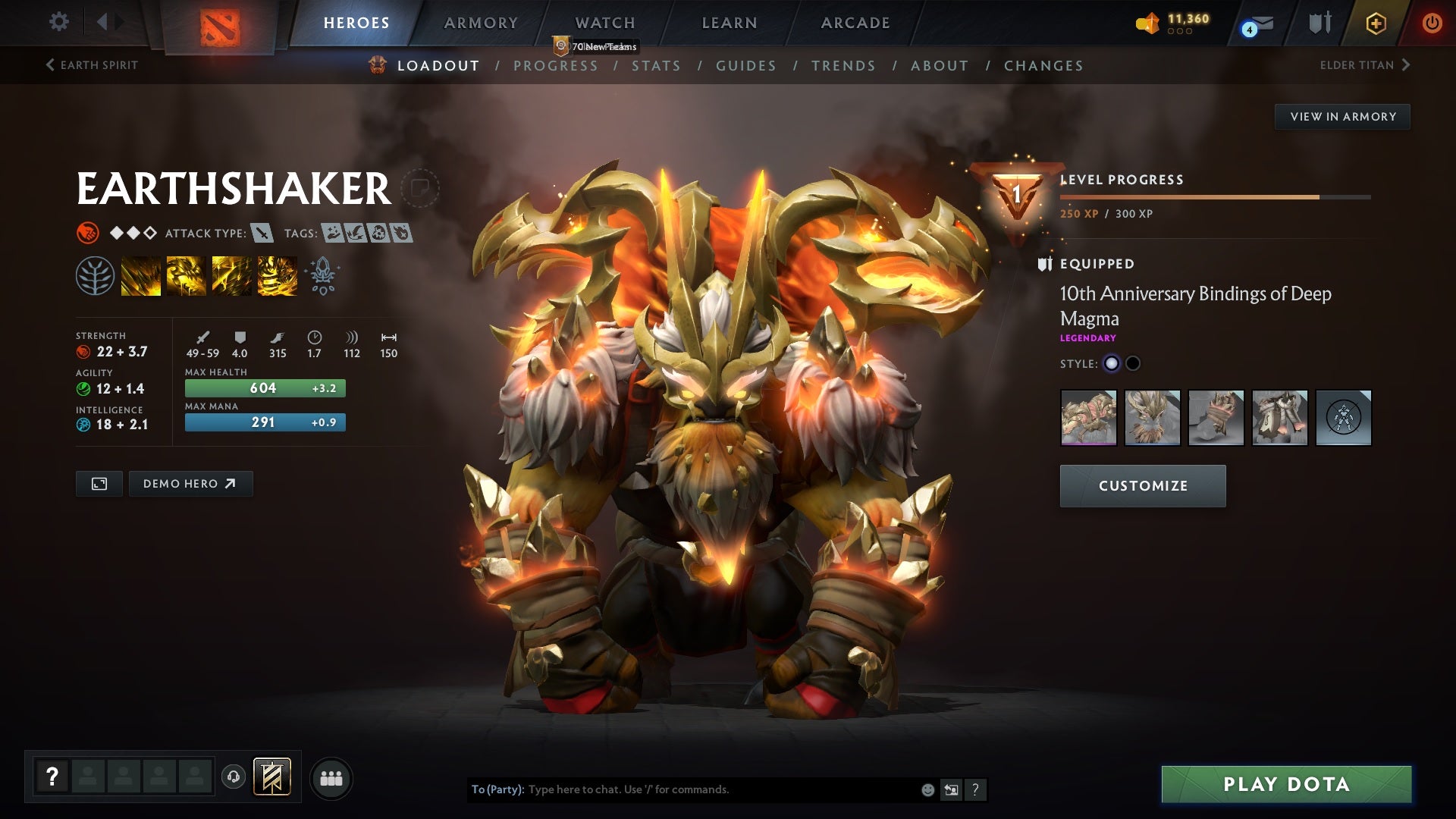Show the hero Stats subpage
1456x819 pixels.
tap(656, 66)
